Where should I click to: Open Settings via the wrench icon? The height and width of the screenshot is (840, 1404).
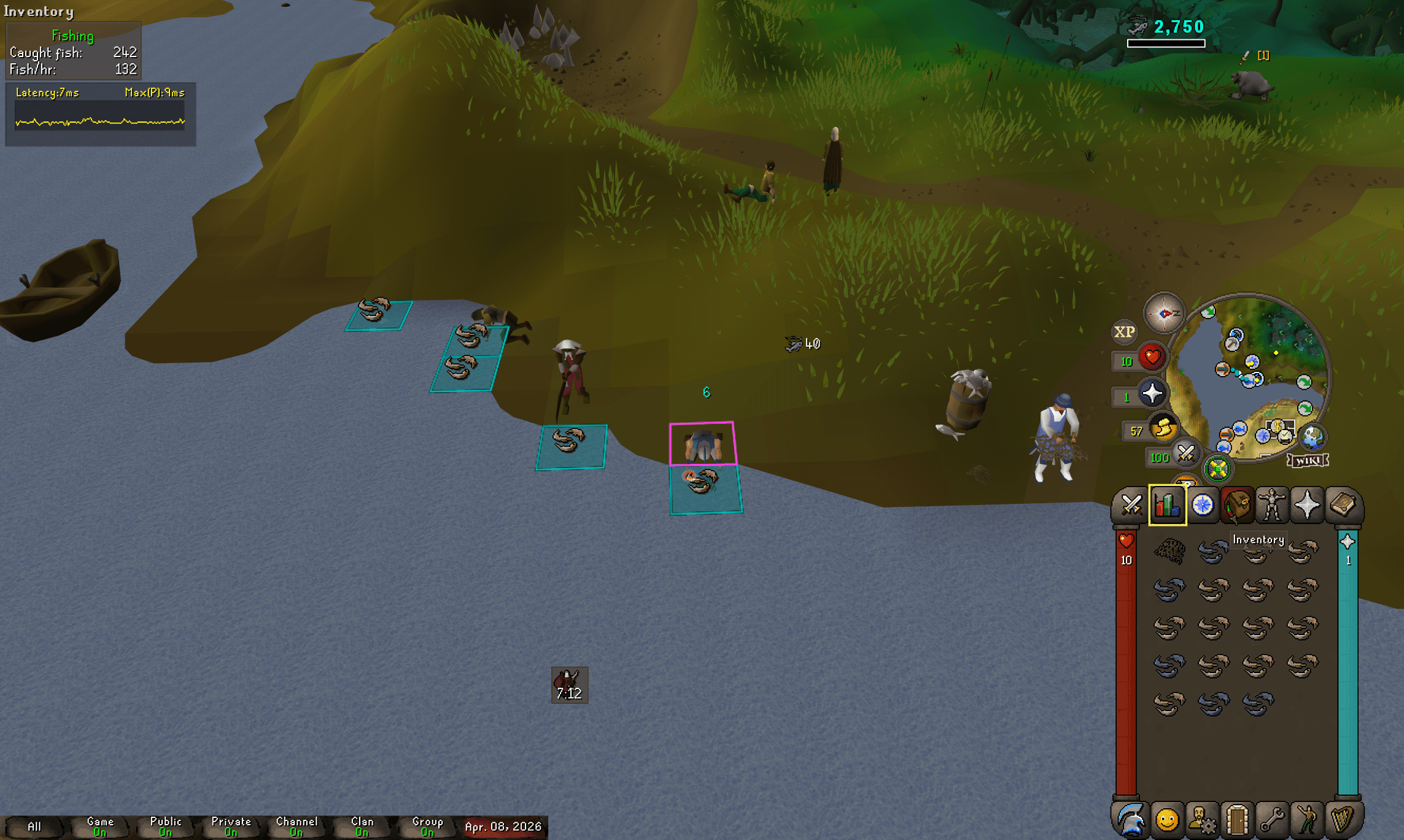point(1271,819)
